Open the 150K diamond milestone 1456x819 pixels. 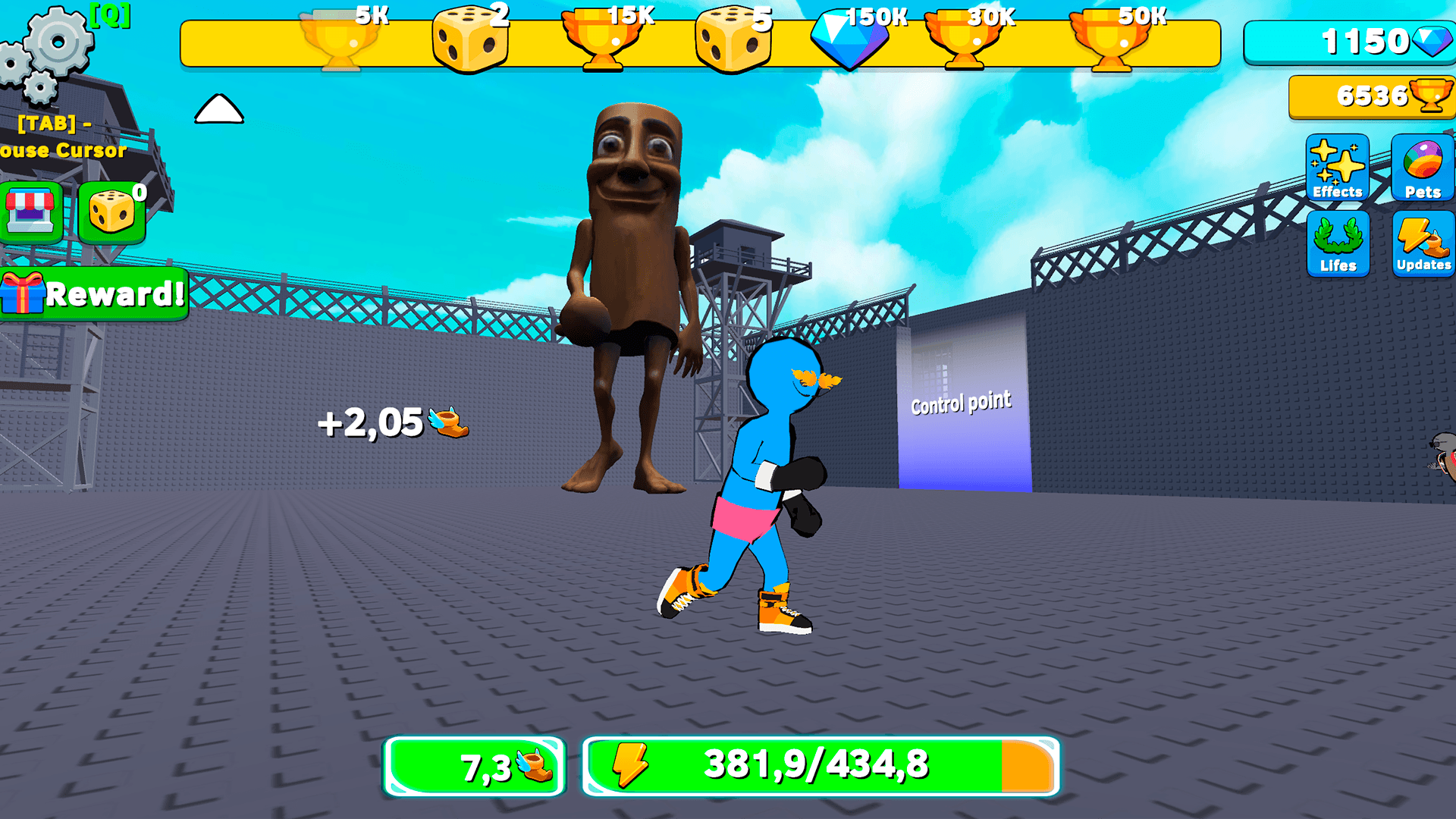tap(851, 36)
